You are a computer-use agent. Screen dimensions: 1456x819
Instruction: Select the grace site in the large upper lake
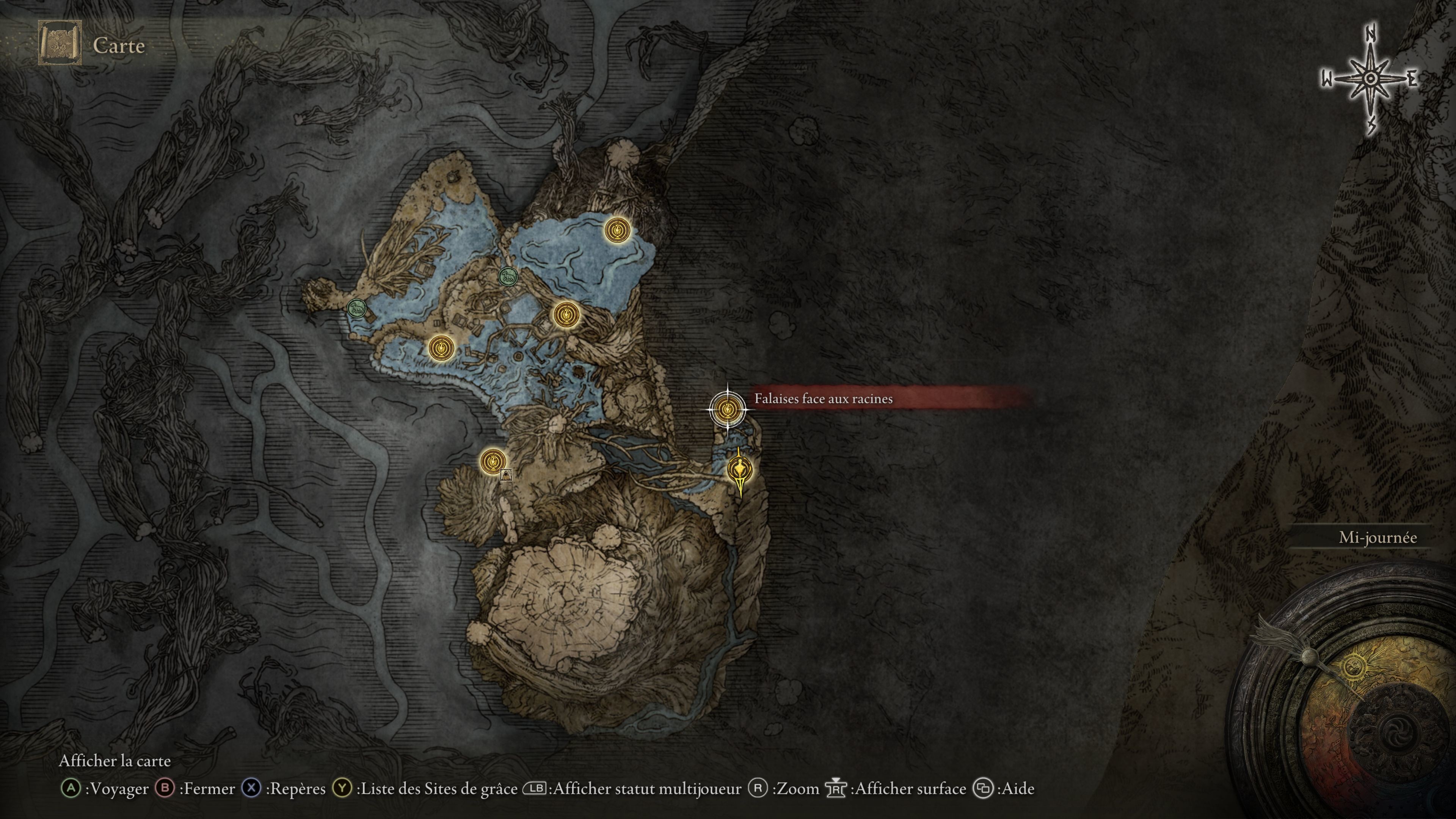click(617, 230)
